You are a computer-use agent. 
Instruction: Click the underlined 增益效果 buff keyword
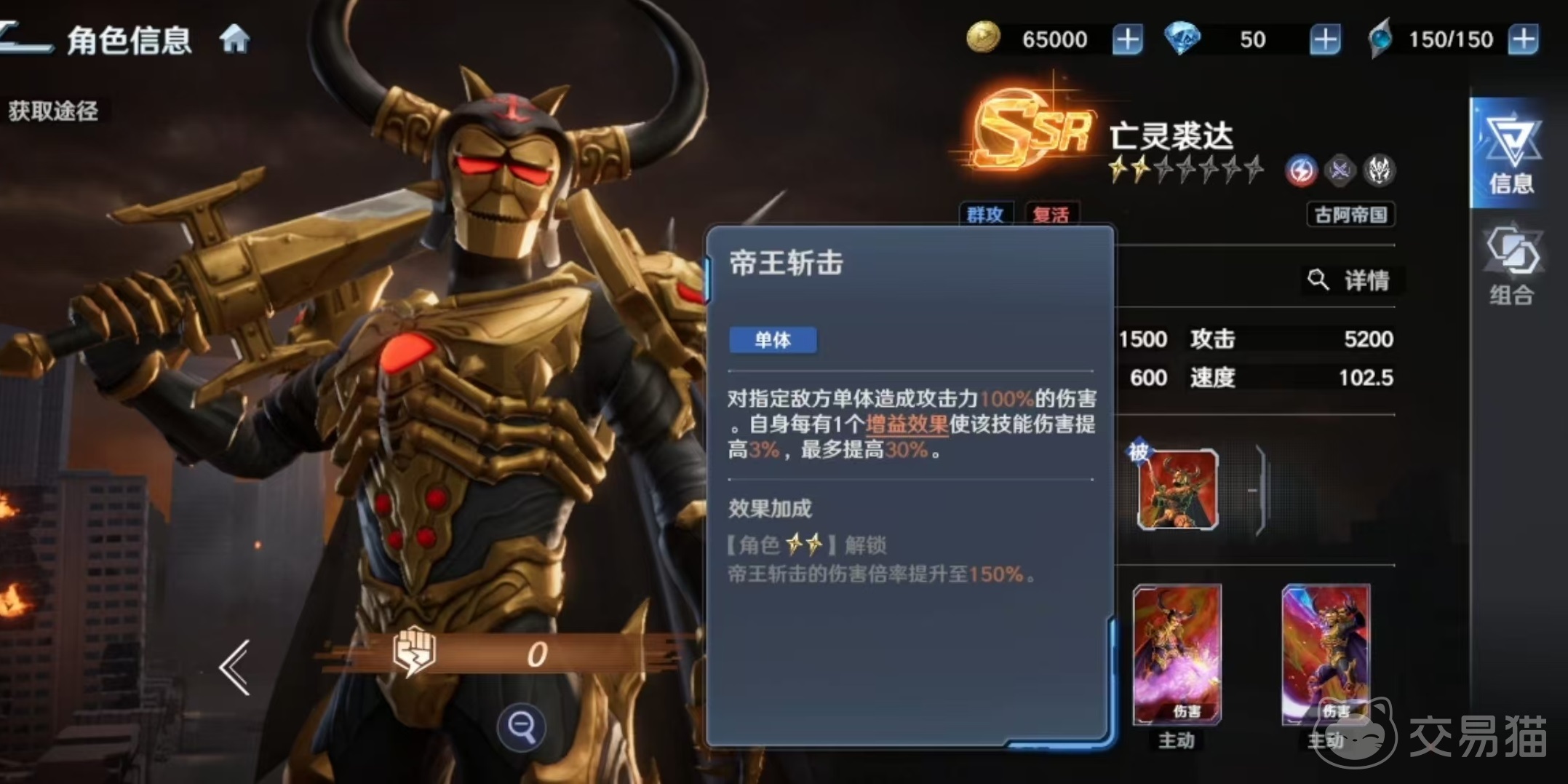907,424
